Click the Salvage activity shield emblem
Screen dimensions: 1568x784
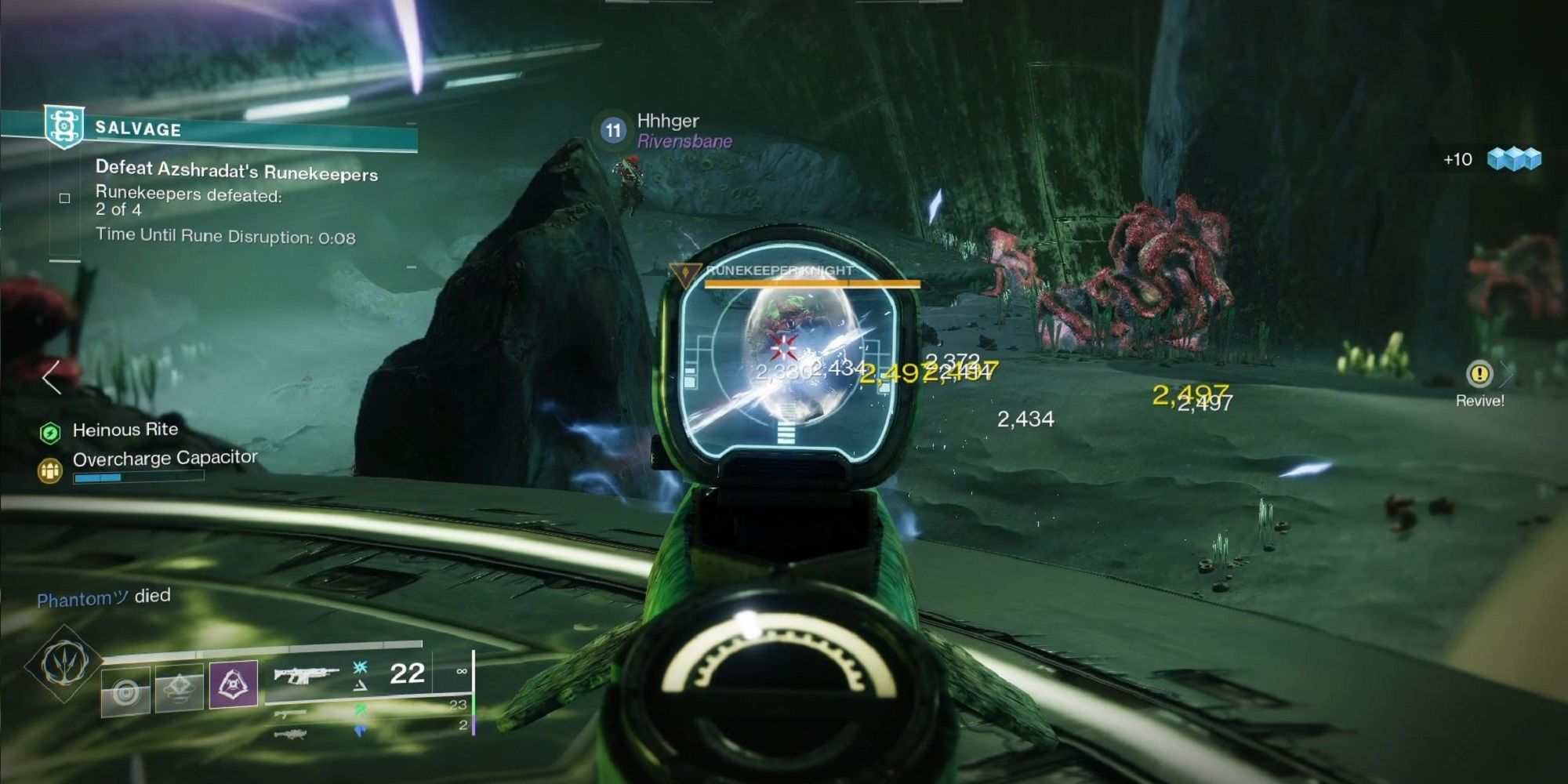[x=64, y=126]
